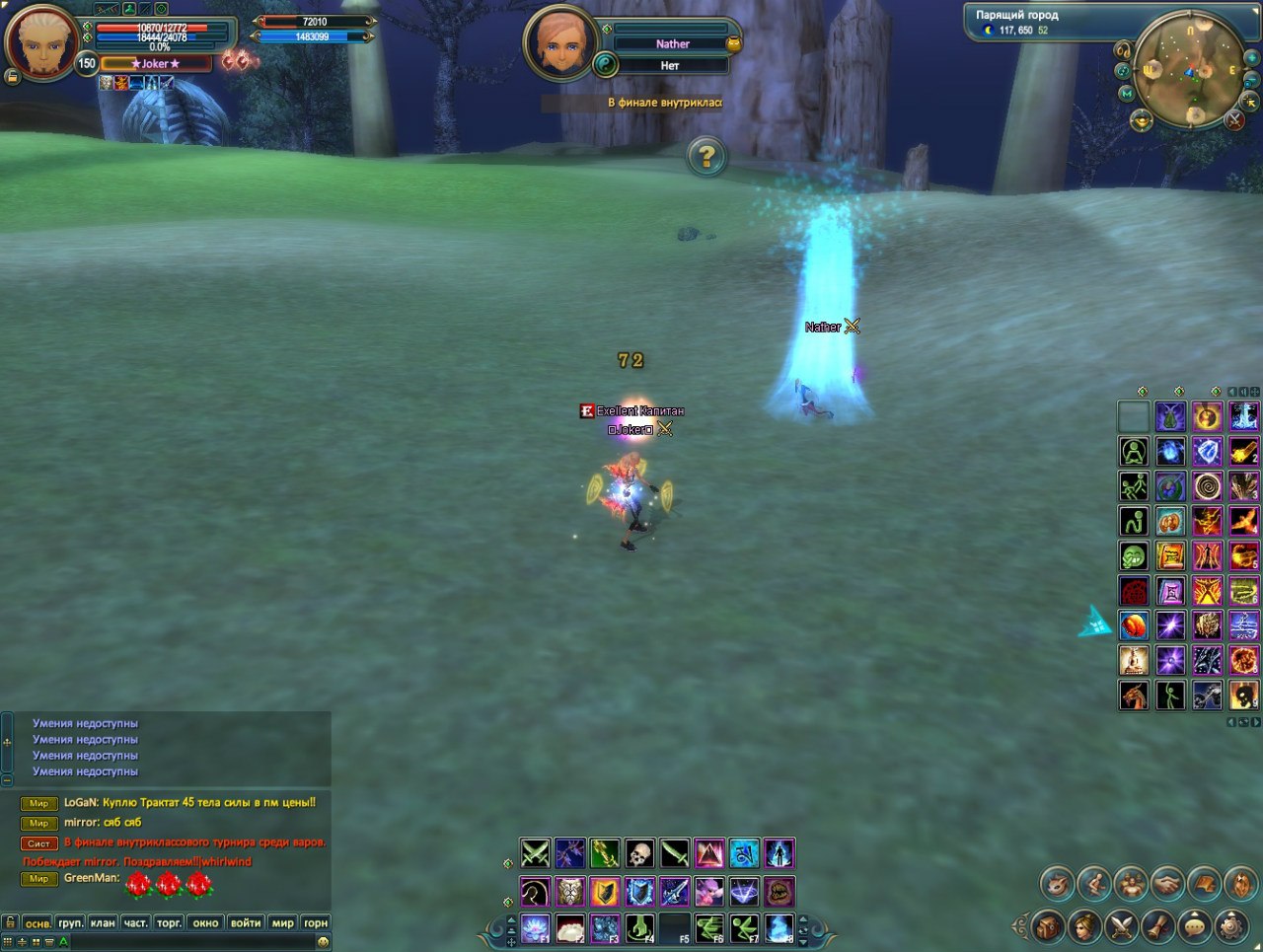Click the round question mark help button
This screenshot has height=952, width=1263.
[x=706, y=156]
